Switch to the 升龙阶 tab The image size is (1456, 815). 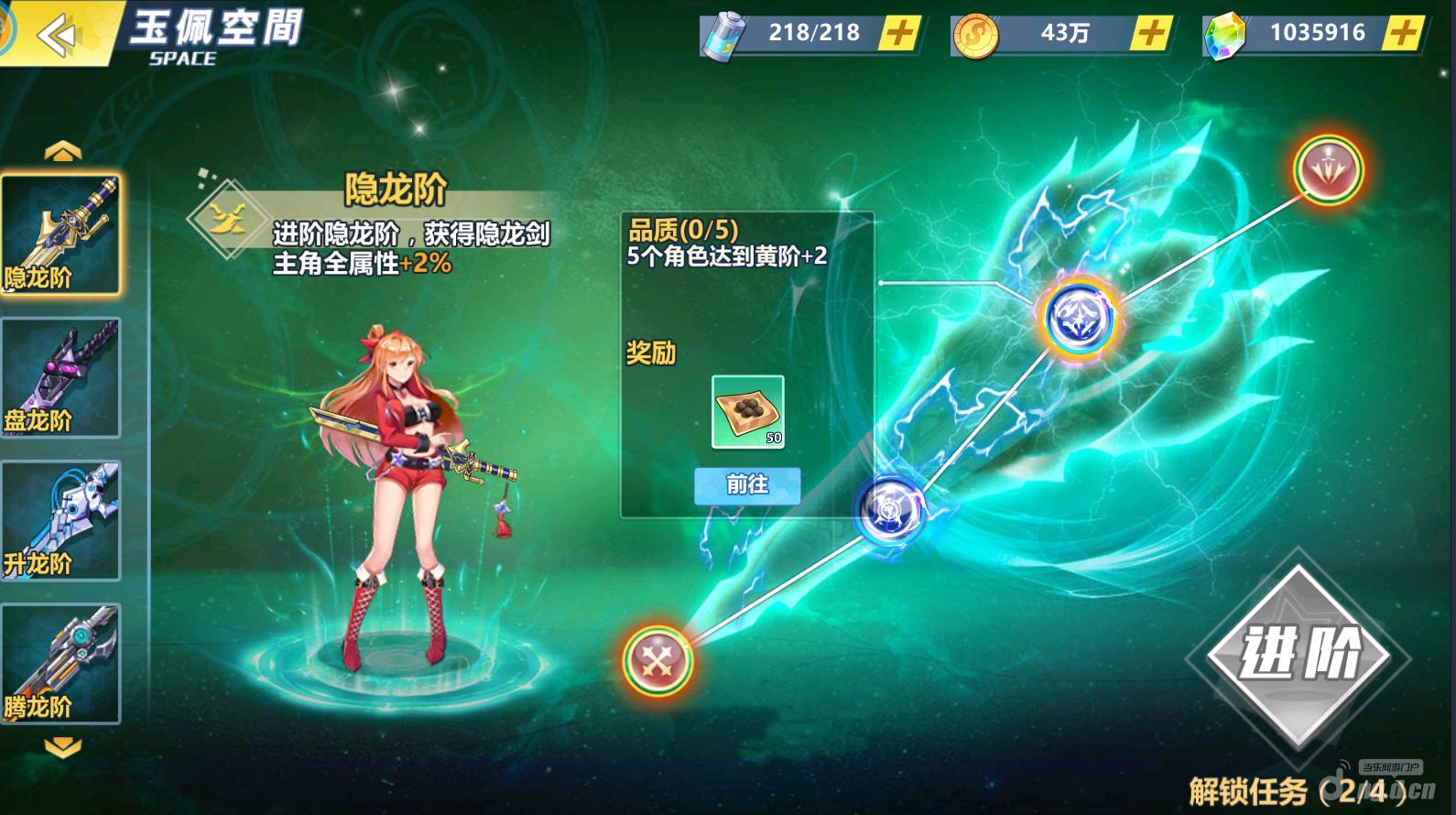(60, 520)
